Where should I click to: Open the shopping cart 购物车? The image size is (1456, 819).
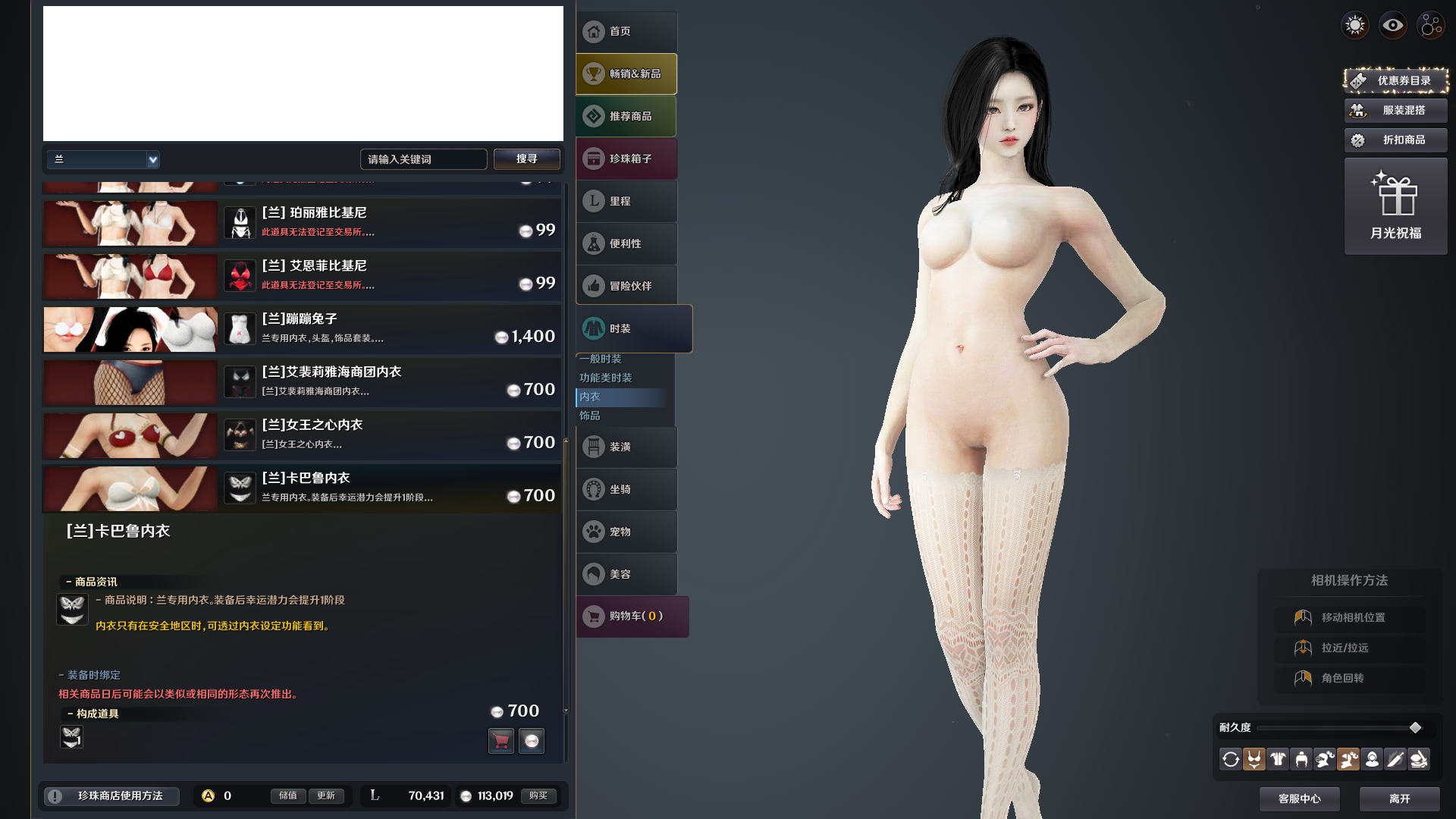click(x=632, y=617)
